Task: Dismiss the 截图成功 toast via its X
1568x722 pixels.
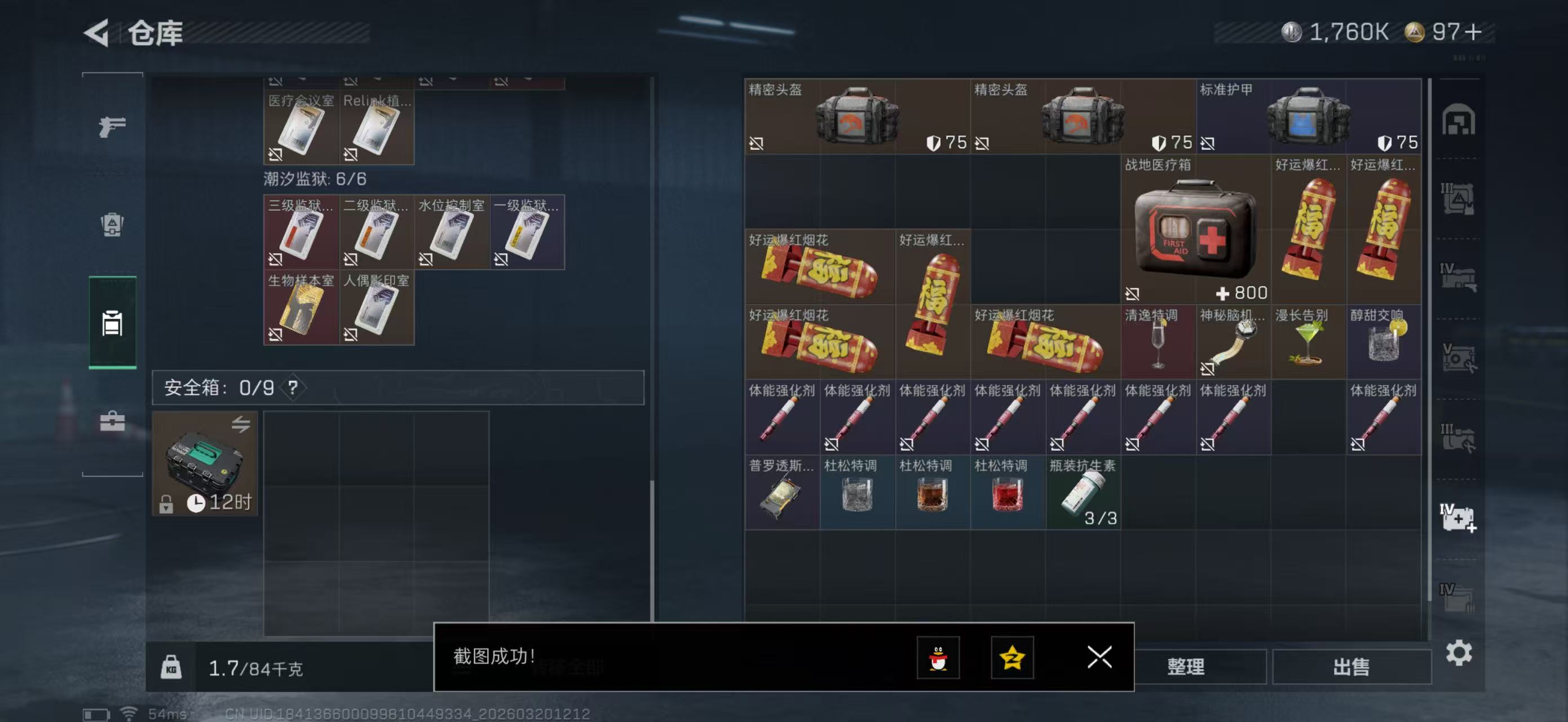Action: (x=1099, y=658)
